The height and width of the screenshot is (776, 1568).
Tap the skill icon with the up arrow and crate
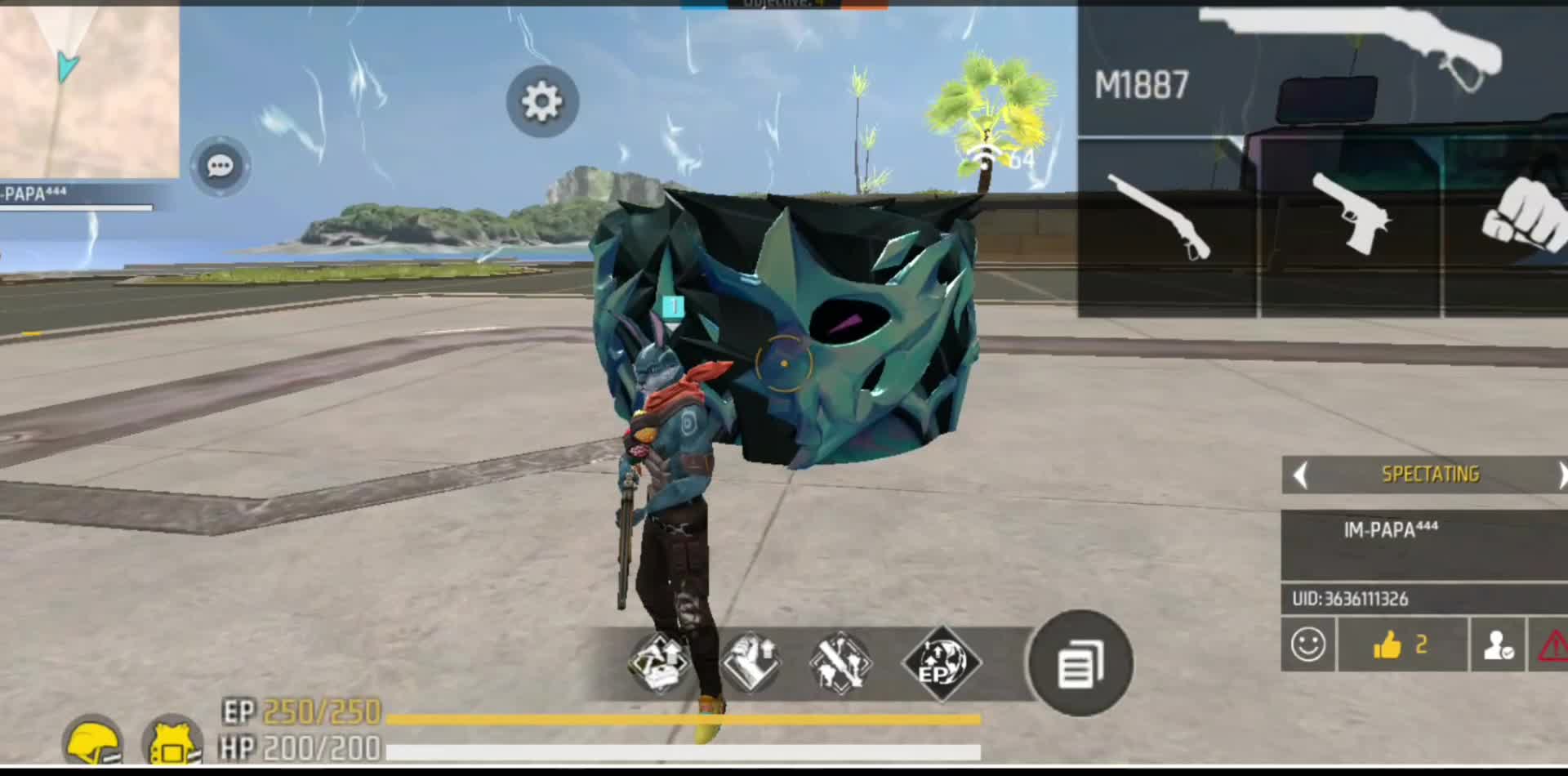[x=660, y=662]
